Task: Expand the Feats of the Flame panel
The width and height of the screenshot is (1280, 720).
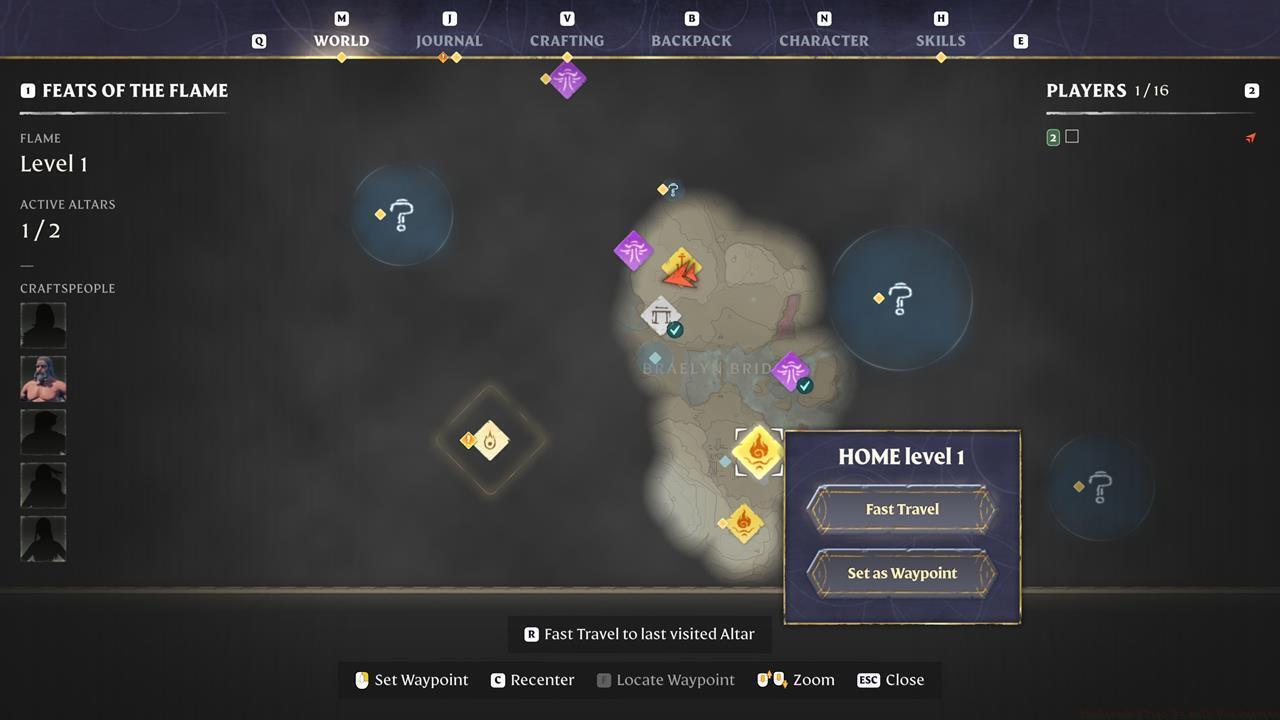Action: click(29, 90)
